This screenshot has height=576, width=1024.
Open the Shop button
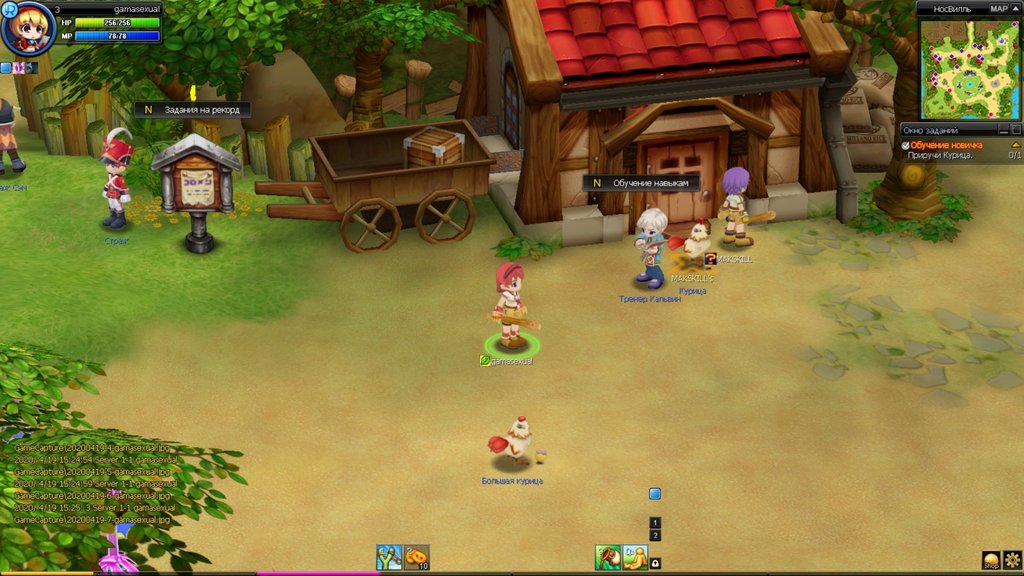point(991,560)
